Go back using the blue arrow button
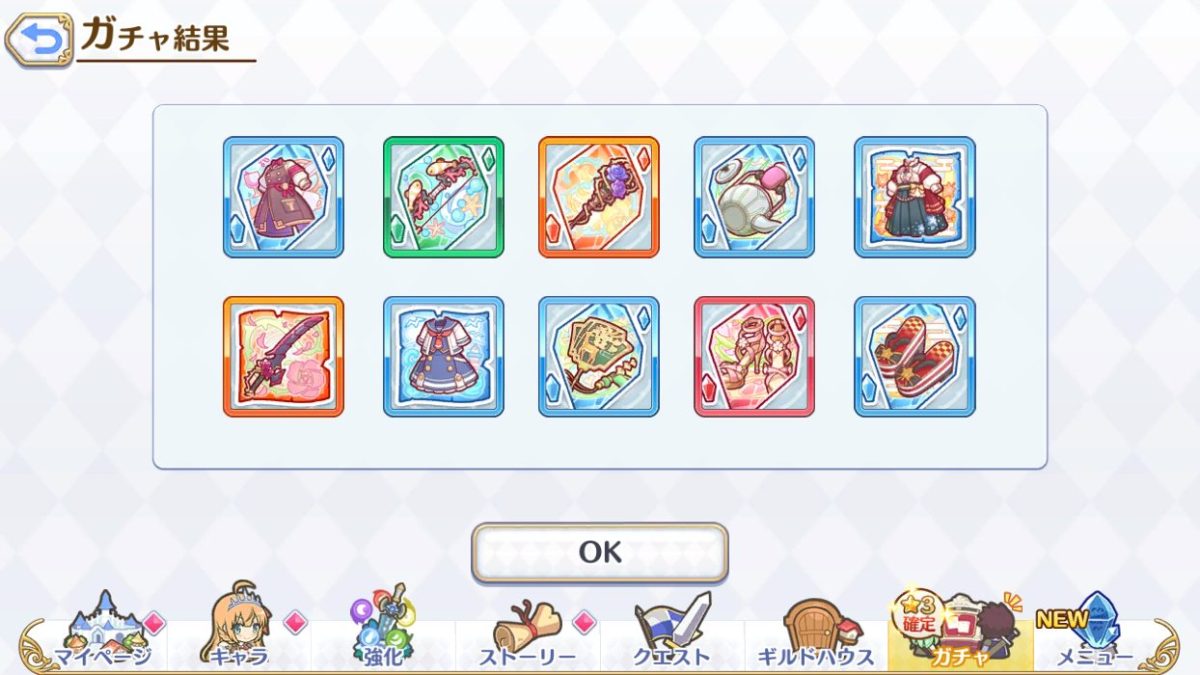 [39, 40]
